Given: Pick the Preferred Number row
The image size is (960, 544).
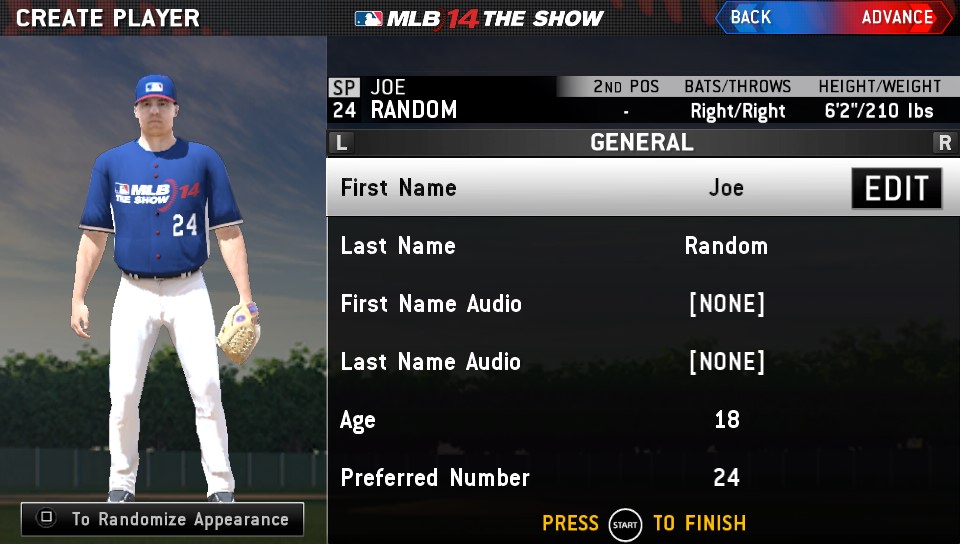Looking at the screenshot, I should pos(640,478).
